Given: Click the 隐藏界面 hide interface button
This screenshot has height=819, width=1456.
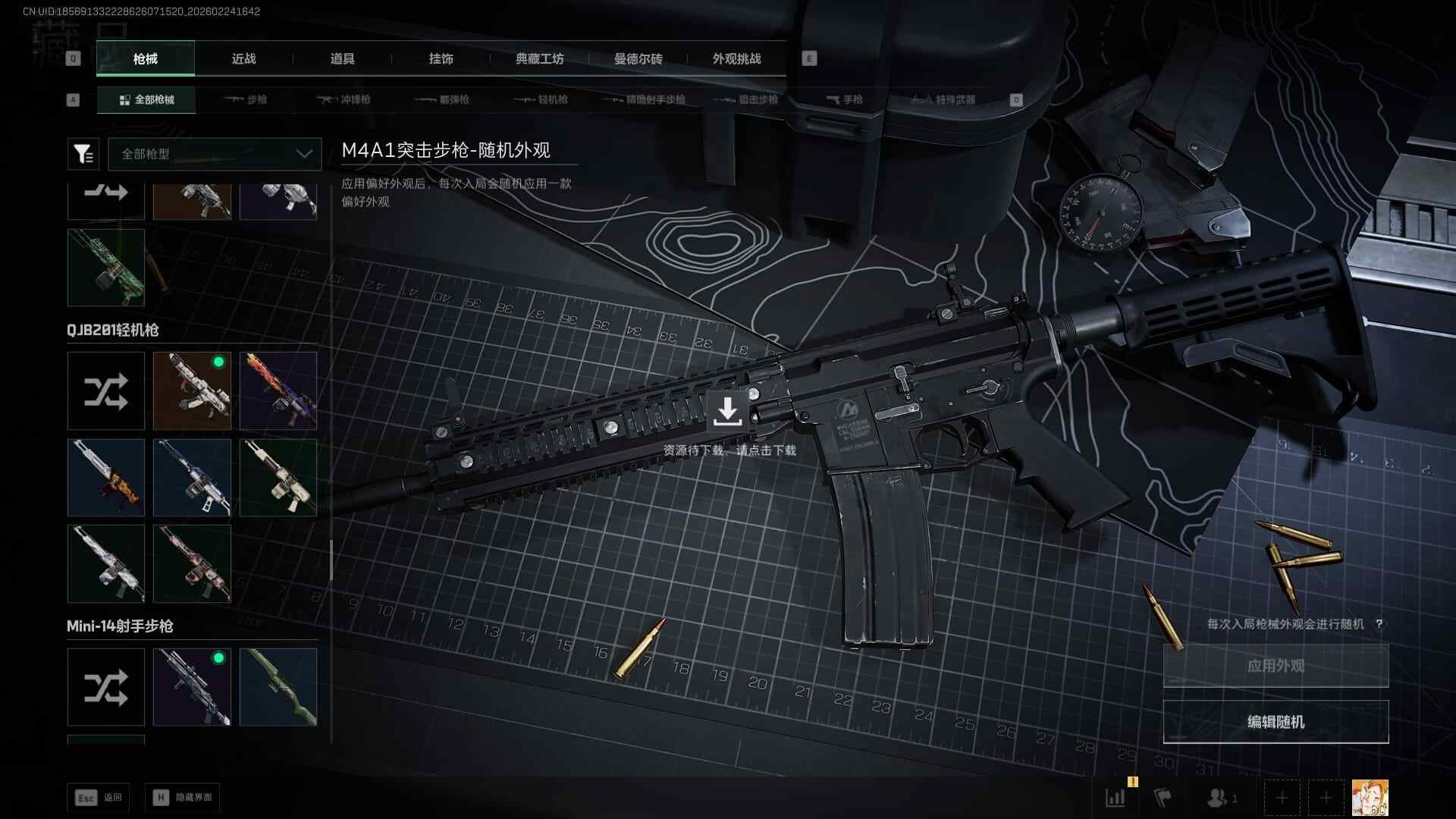Looking at the screenshot, I should 183,798.
